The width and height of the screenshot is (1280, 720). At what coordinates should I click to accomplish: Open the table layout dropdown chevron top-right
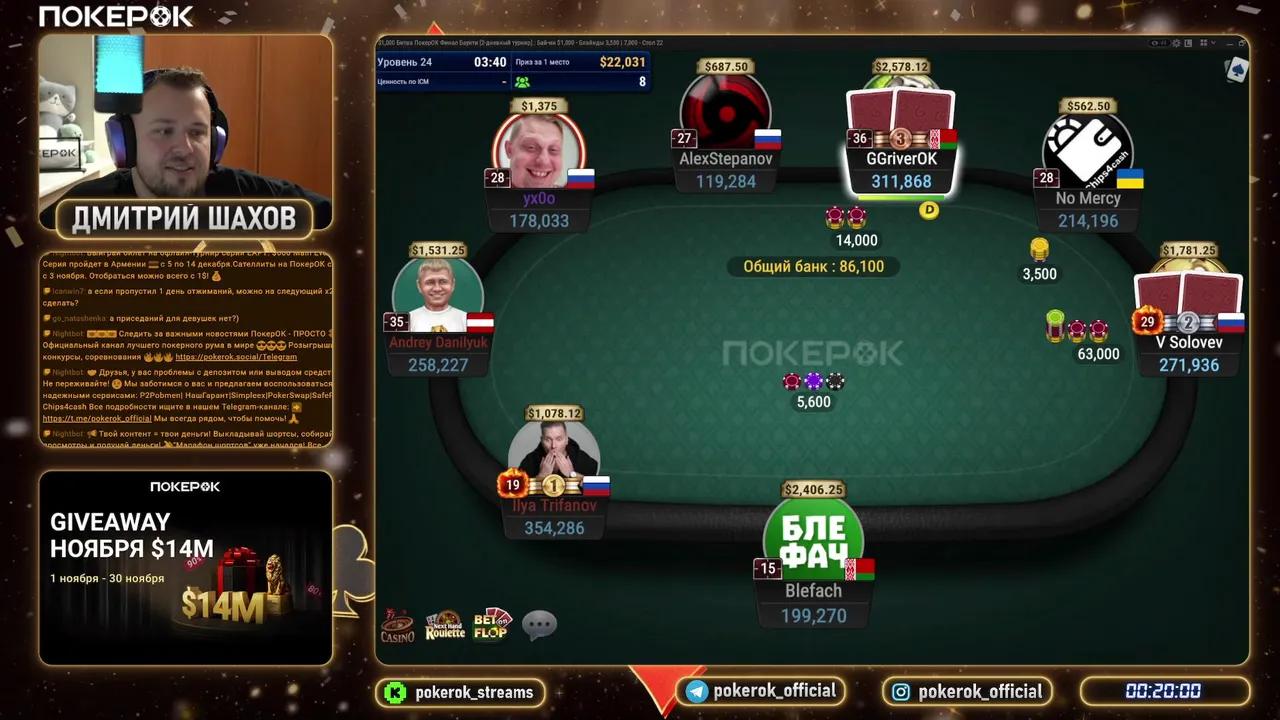click(x=1213, y=43)
